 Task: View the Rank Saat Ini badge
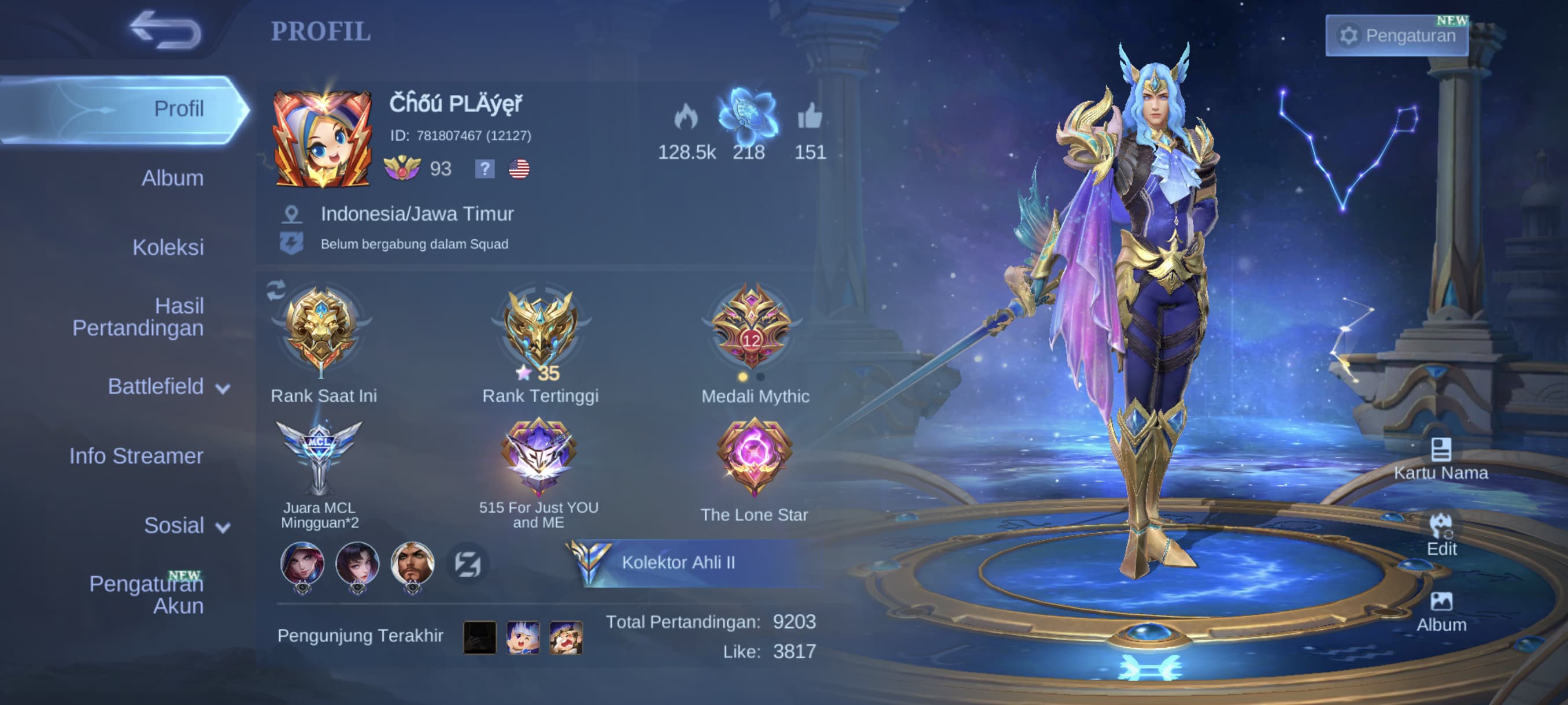point(321,332)
